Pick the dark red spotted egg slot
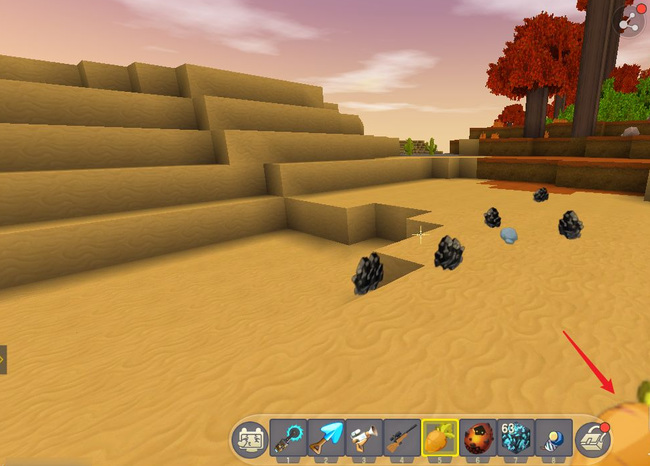The width and height of the screenshot is (650, 466). pos(479,438)
